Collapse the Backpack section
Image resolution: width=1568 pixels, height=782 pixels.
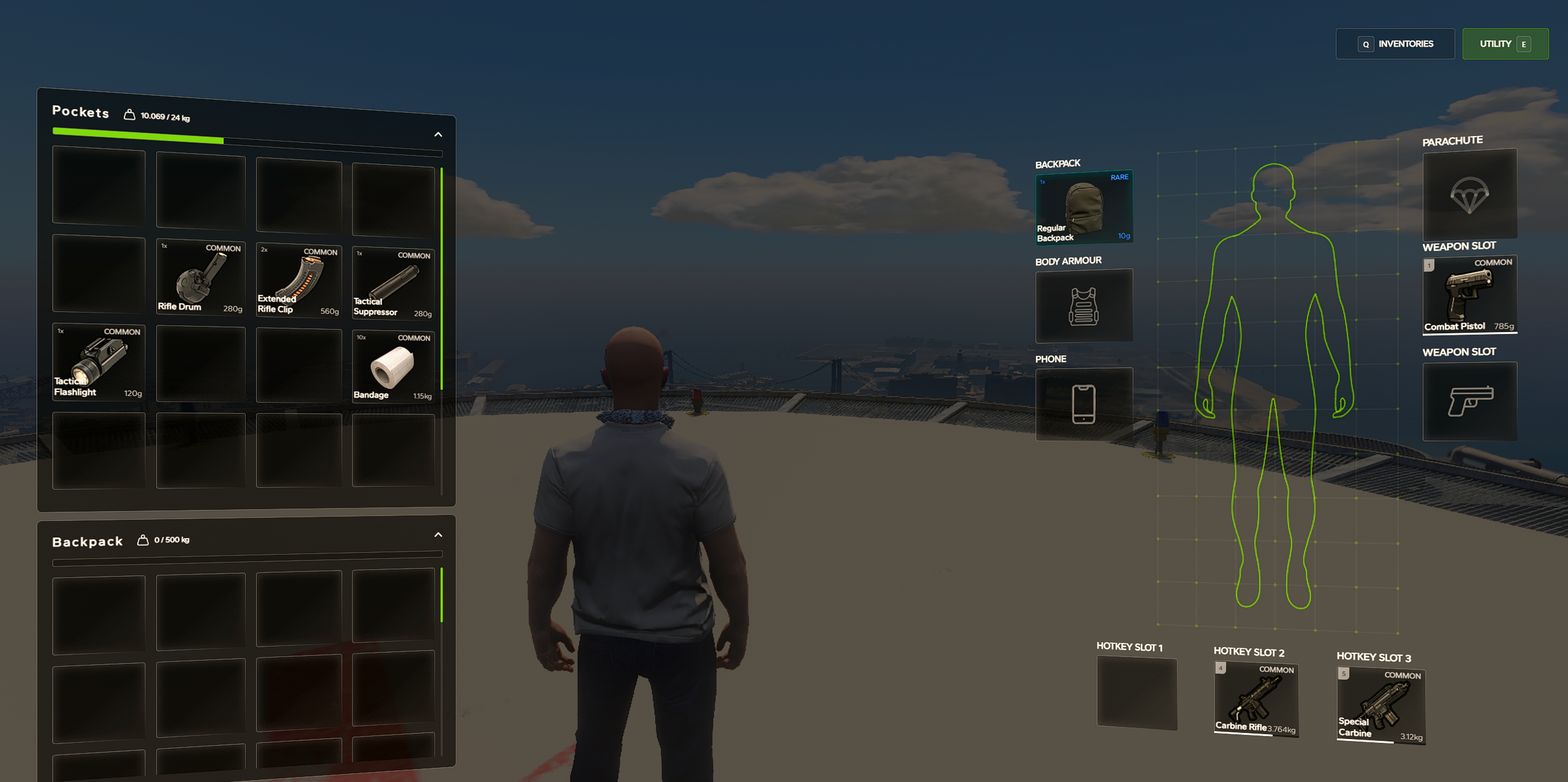pos(438,535)
